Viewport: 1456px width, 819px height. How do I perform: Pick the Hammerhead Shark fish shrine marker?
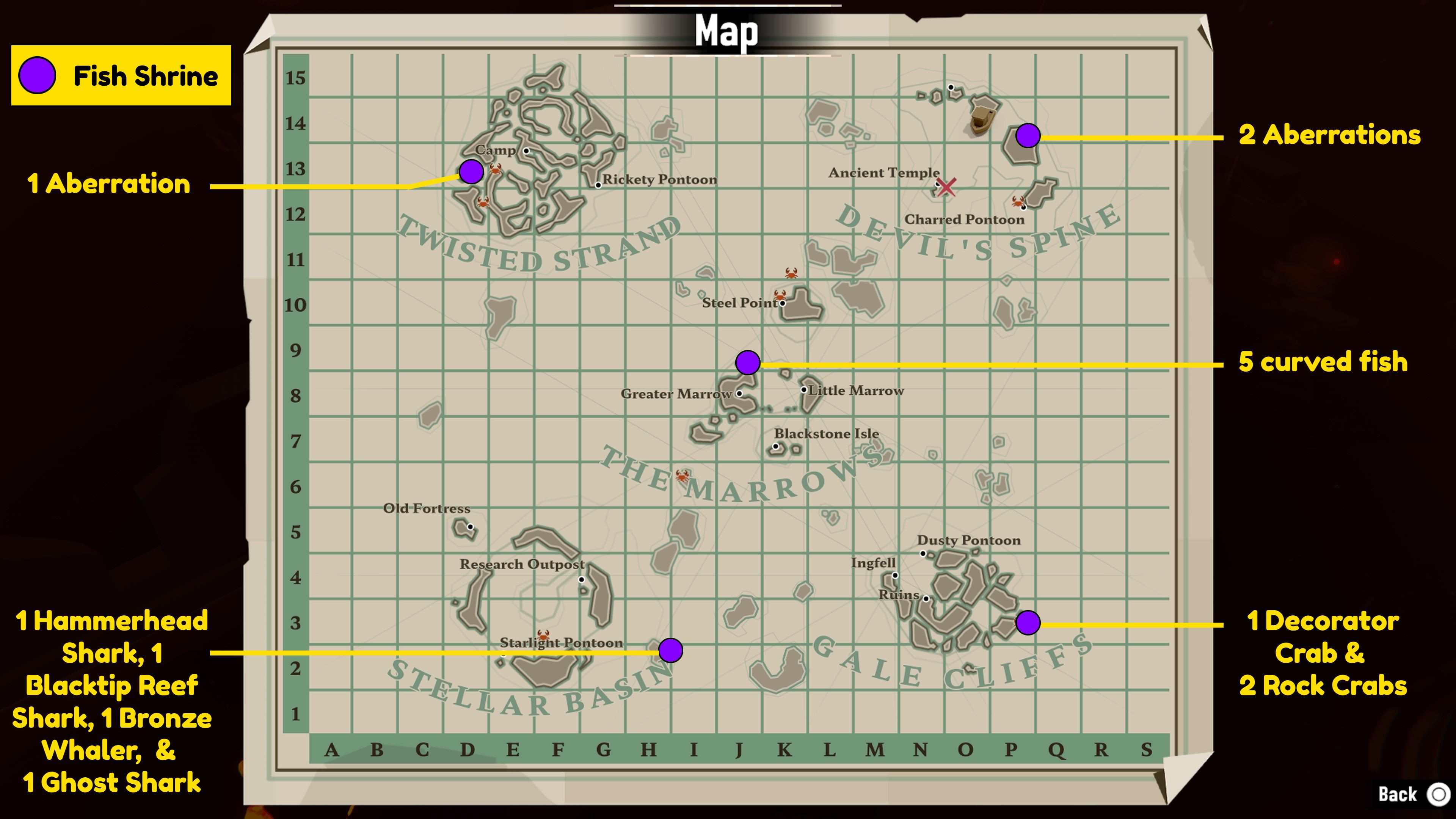(x=670, y=651)
